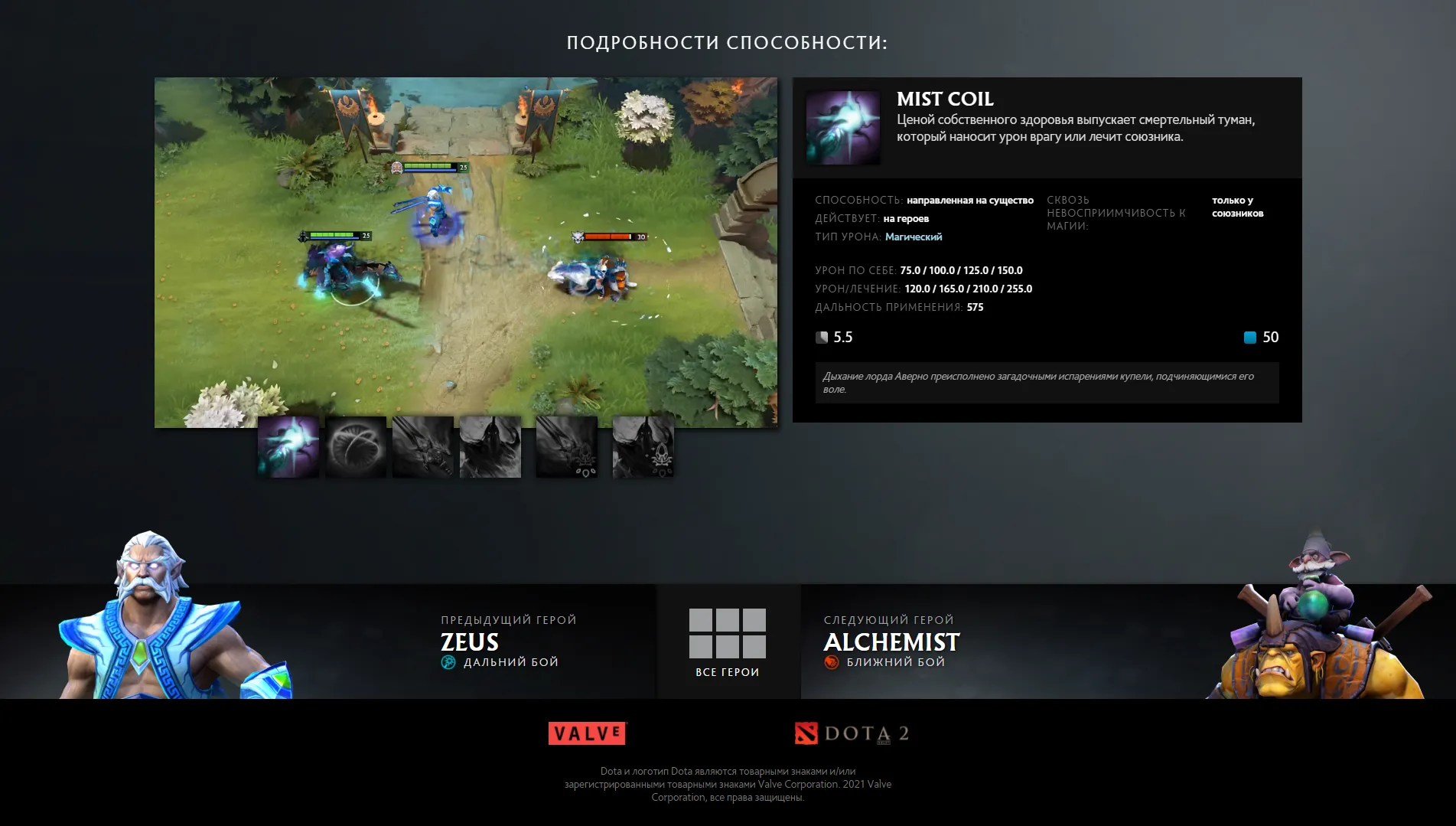Click the fifth Aghanim-marked ability icon
The image size is (1456, 826).
pos(566,446)
